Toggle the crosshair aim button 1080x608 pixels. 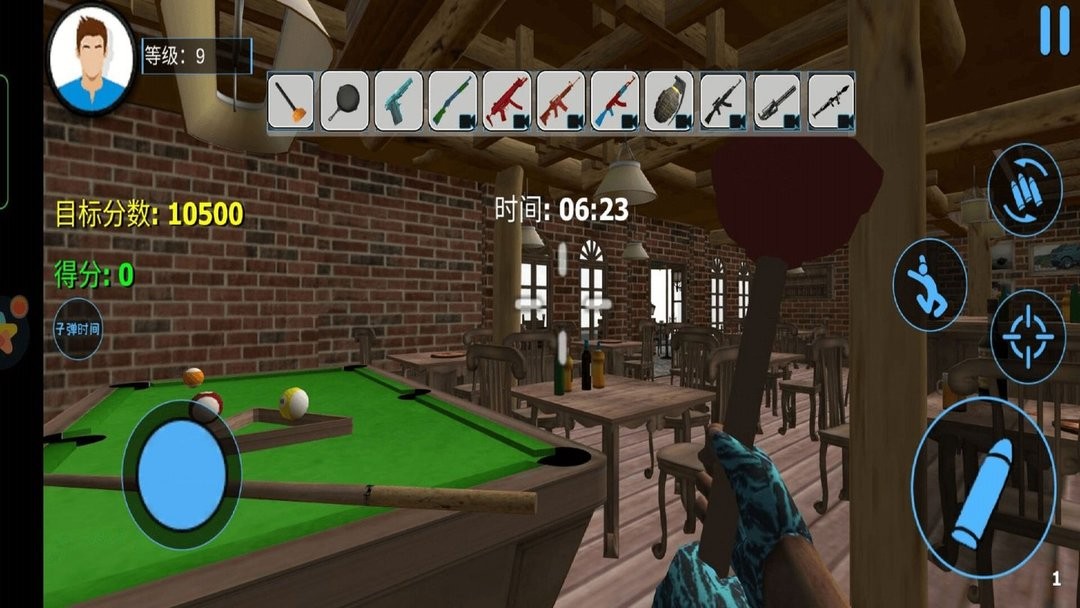pos(1027,336)
